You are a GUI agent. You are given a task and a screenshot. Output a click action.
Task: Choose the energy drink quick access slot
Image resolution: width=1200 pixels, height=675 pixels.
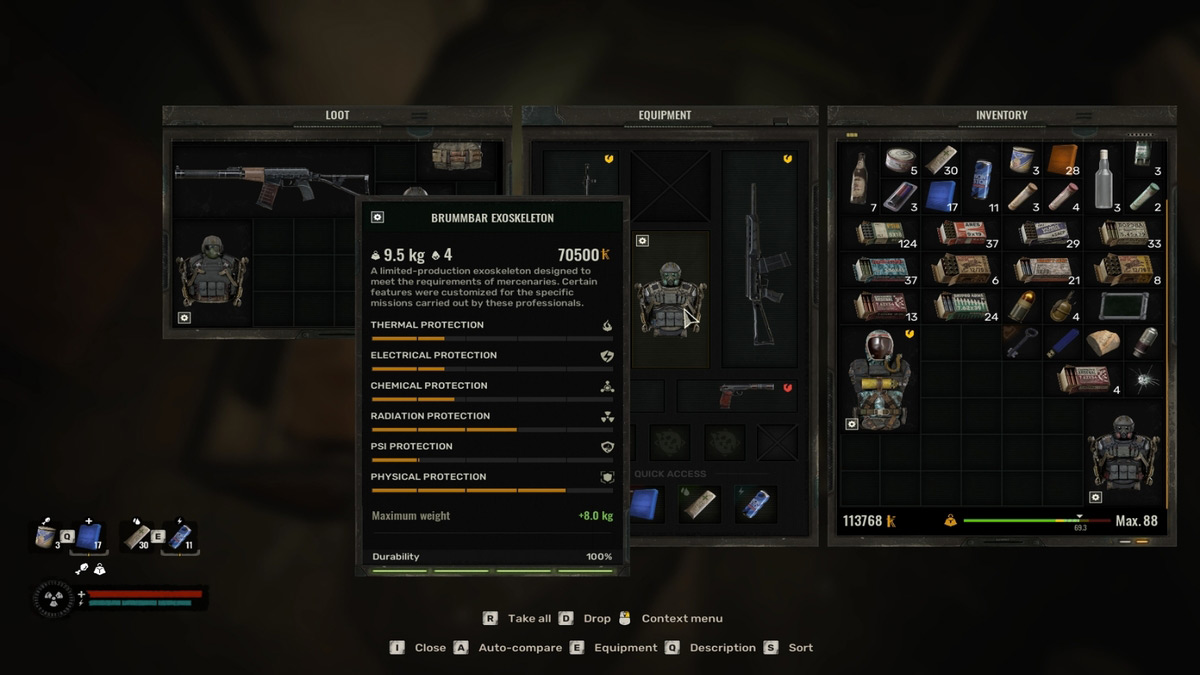[756, 504]
